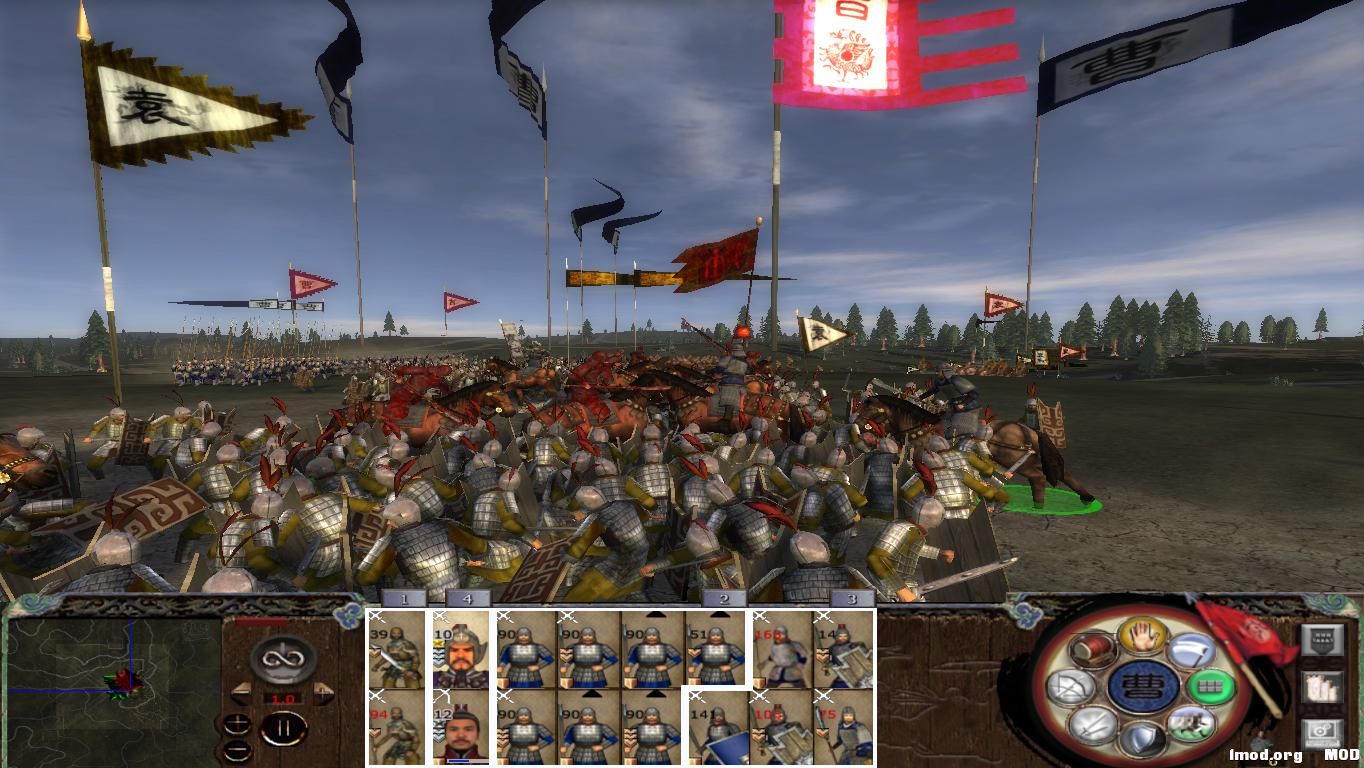Pause the battle with the pause button
1364x768 pixels.
pos(285,729)
